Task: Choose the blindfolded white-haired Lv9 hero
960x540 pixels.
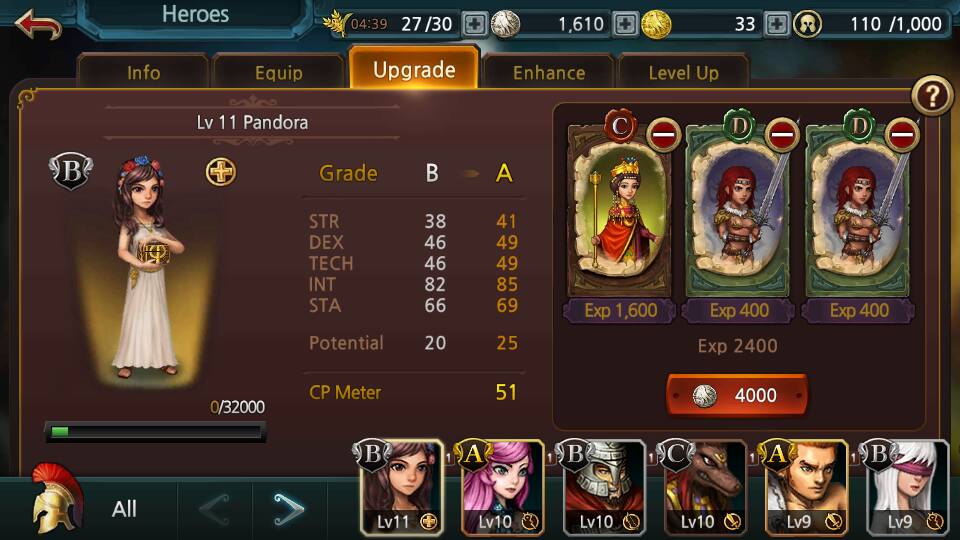Action: coord(909,488)
